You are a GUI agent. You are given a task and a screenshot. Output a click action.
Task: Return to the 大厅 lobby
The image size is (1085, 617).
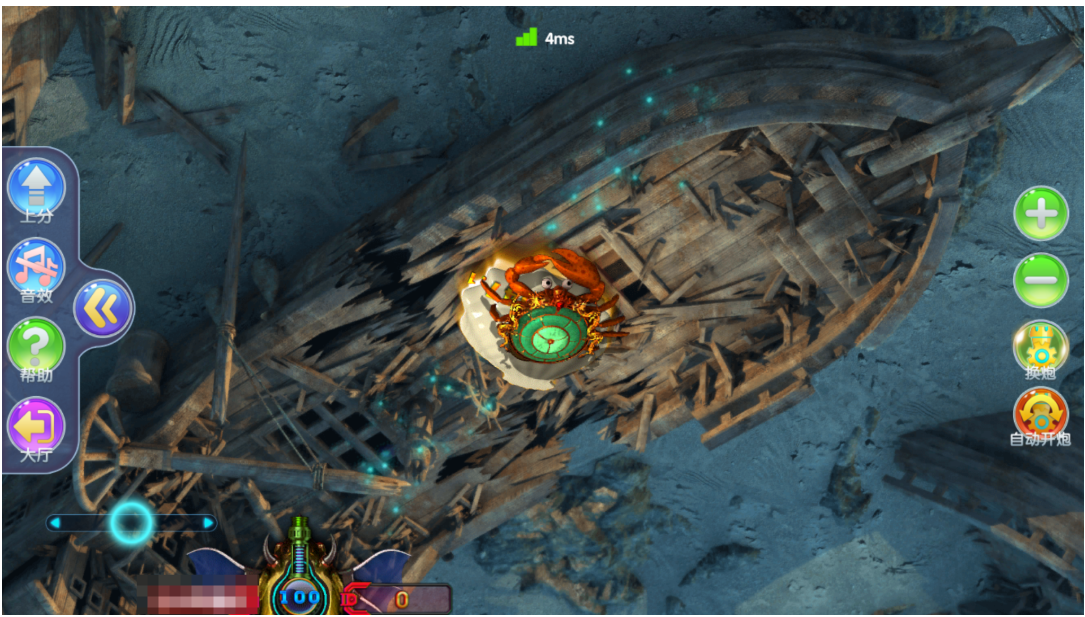tap(36, 426)
